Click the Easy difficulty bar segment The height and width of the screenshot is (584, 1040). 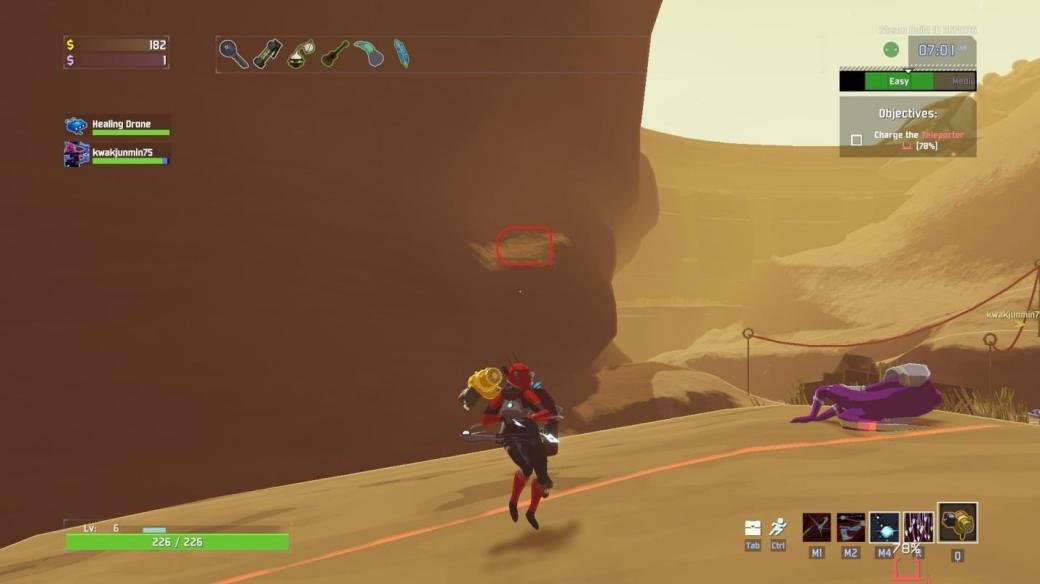click(x=899, y=81)
